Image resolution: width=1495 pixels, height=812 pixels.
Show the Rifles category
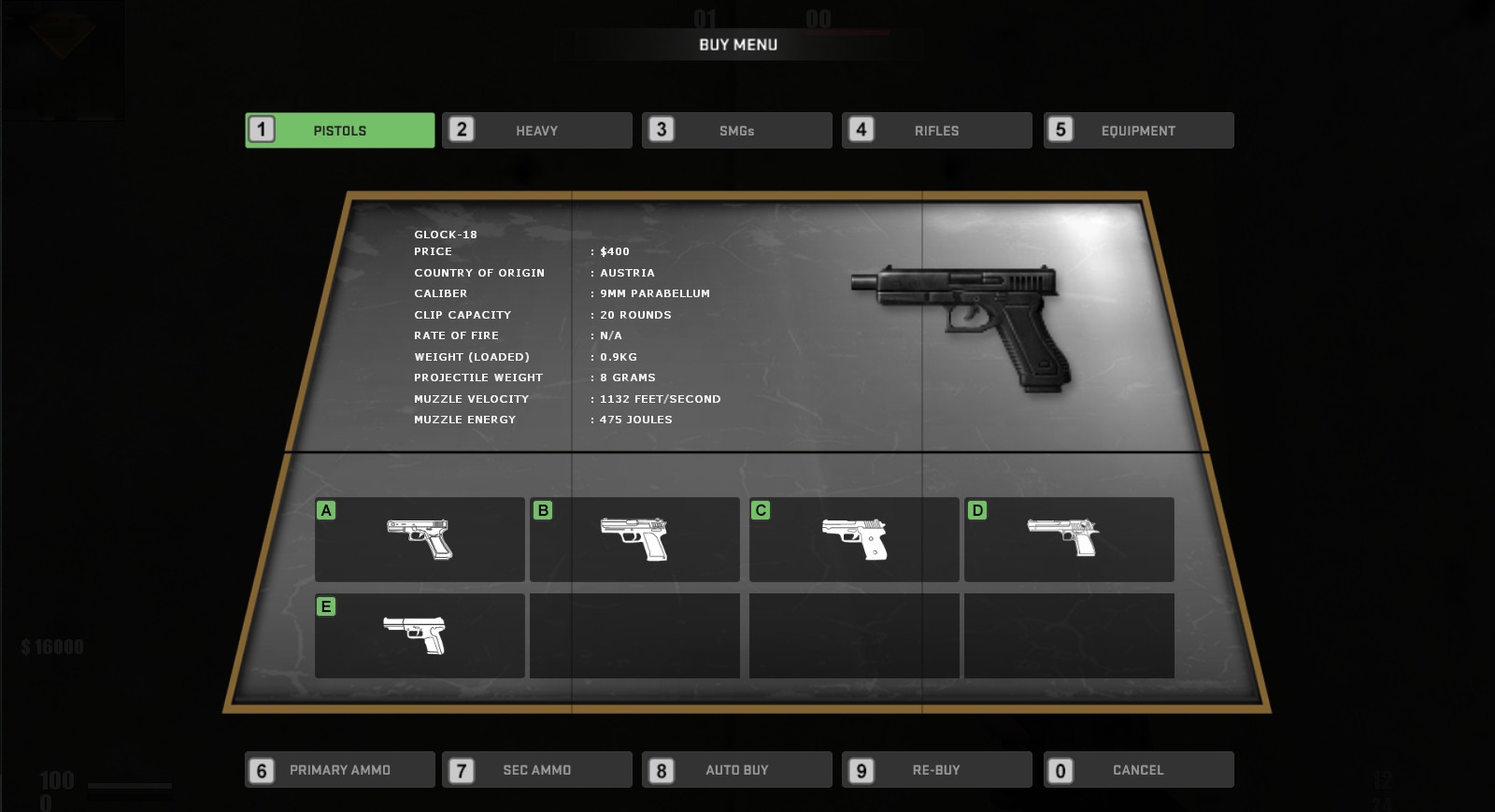(x=936, y=131)
